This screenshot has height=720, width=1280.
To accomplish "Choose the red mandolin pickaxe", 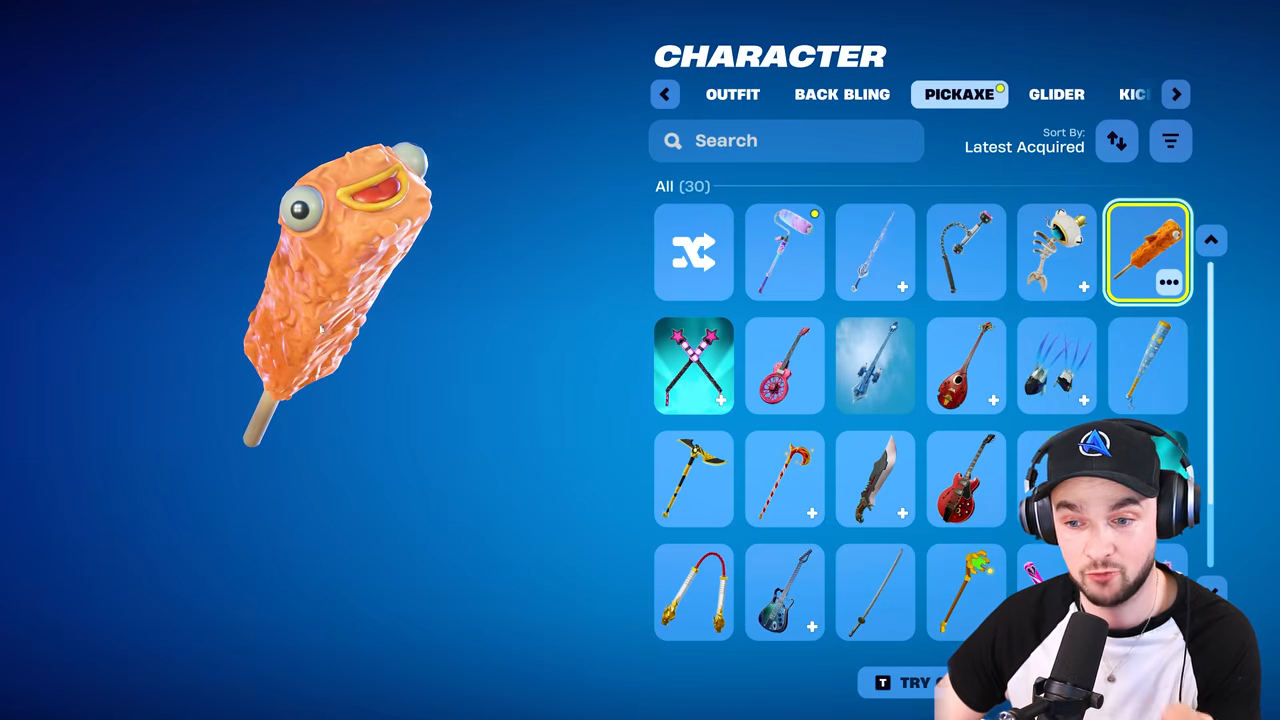I will 966,366.
